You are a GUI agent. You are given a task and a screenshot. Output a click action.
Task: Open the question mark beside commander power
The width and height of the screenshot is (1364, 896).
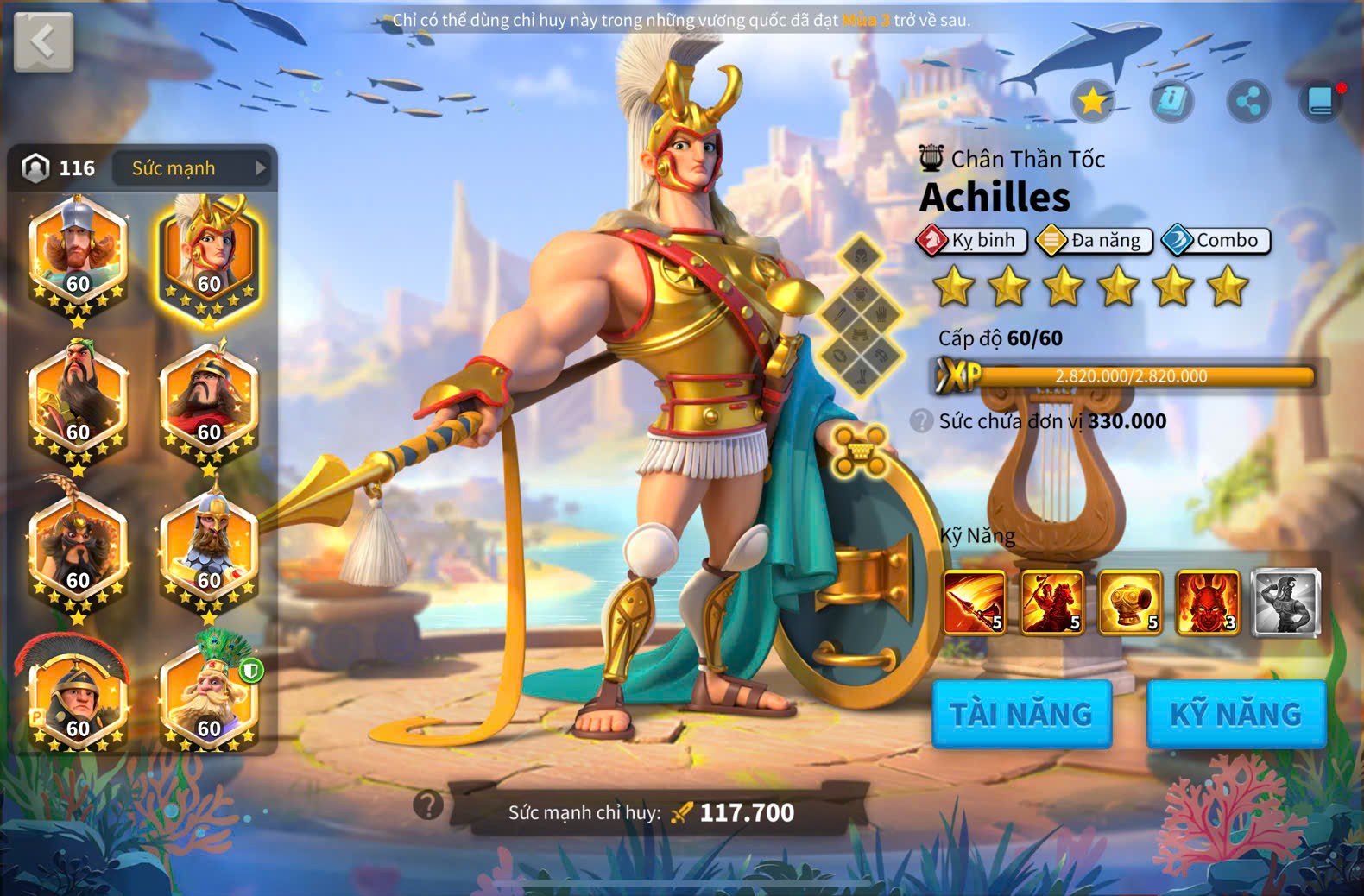click(428, 805)
